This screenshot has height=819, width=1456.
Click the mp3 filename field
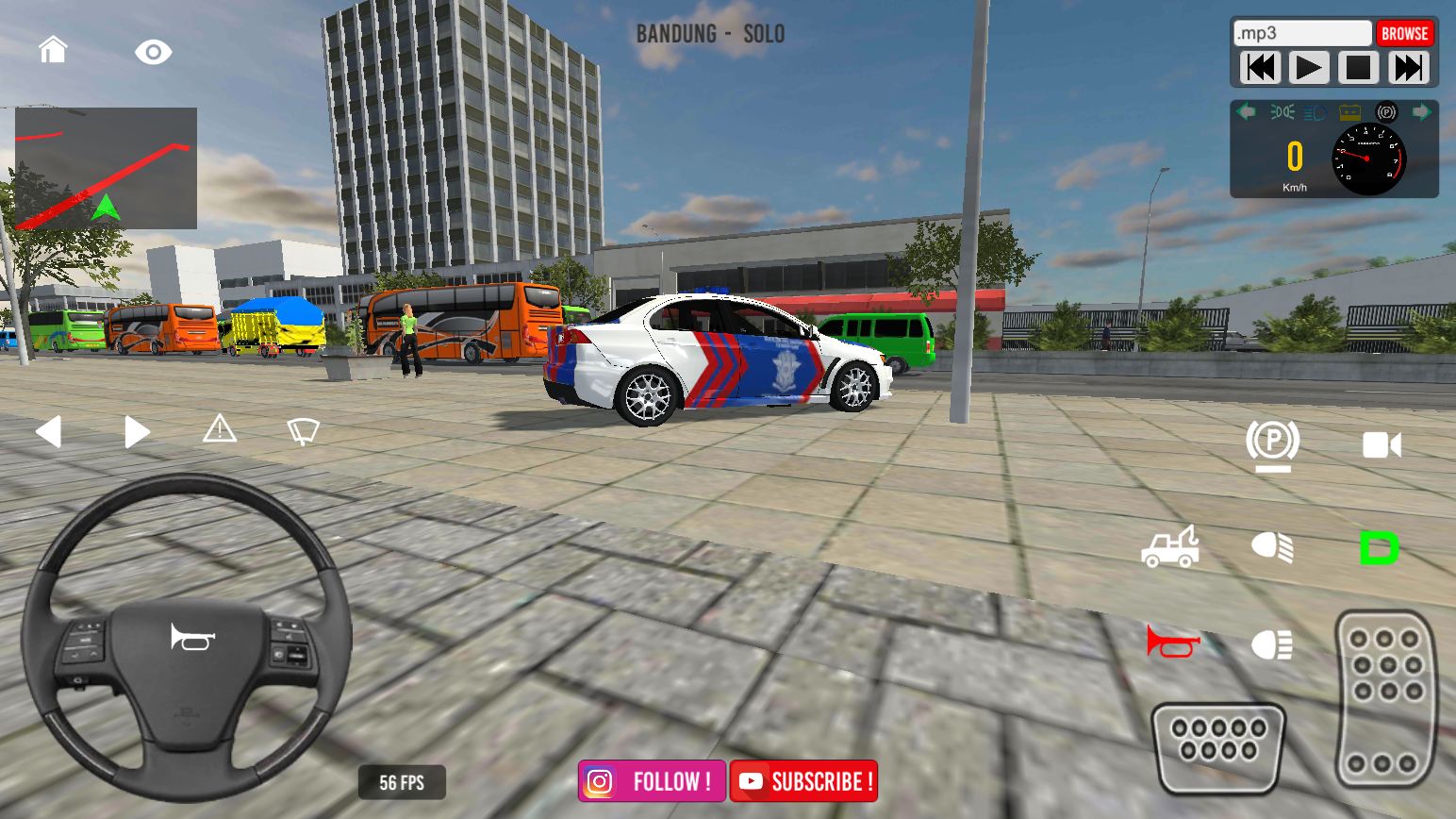[1302, 34]
